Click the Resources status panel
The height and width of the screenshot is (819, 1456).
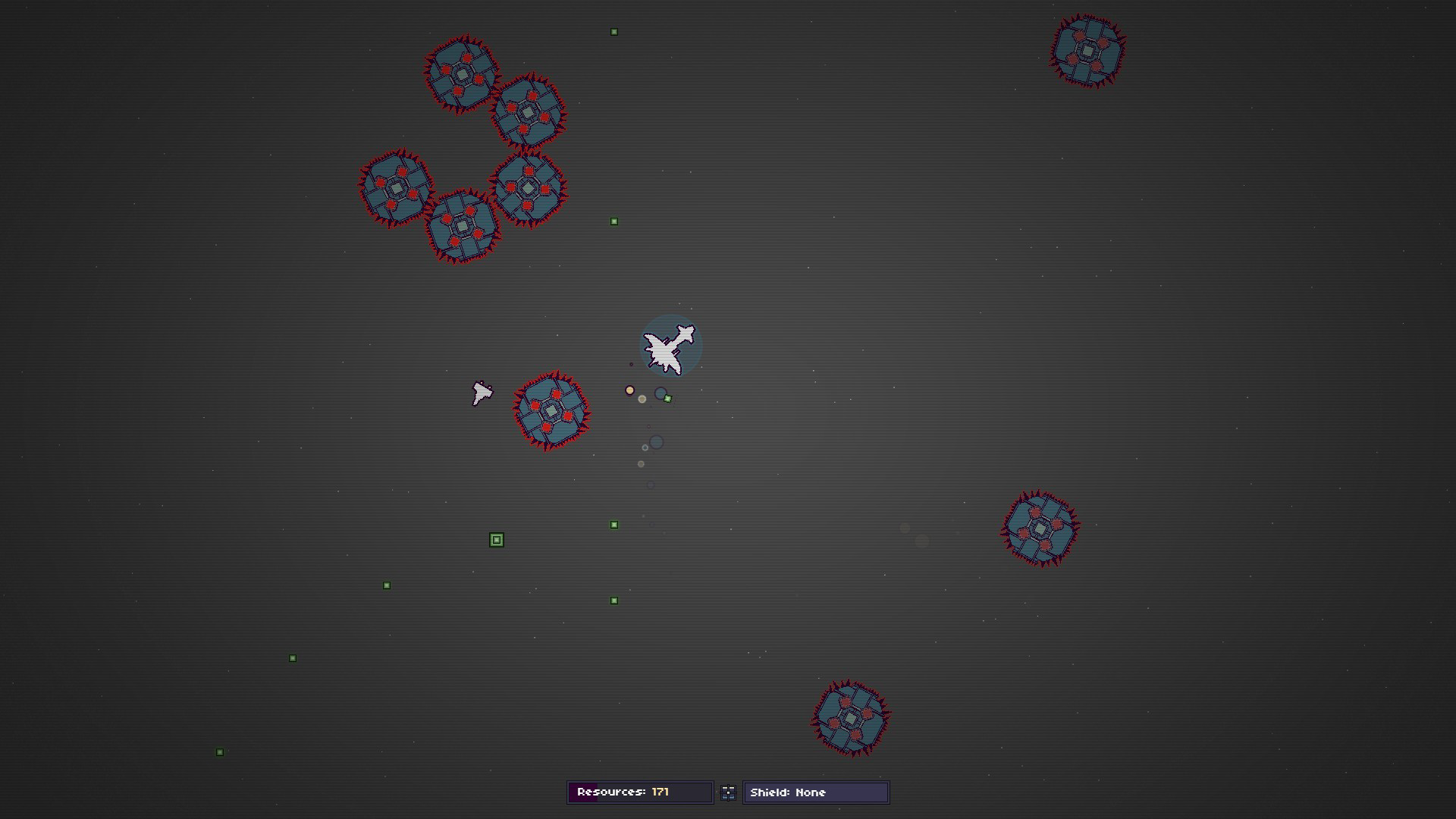click(x=639, y=792)
